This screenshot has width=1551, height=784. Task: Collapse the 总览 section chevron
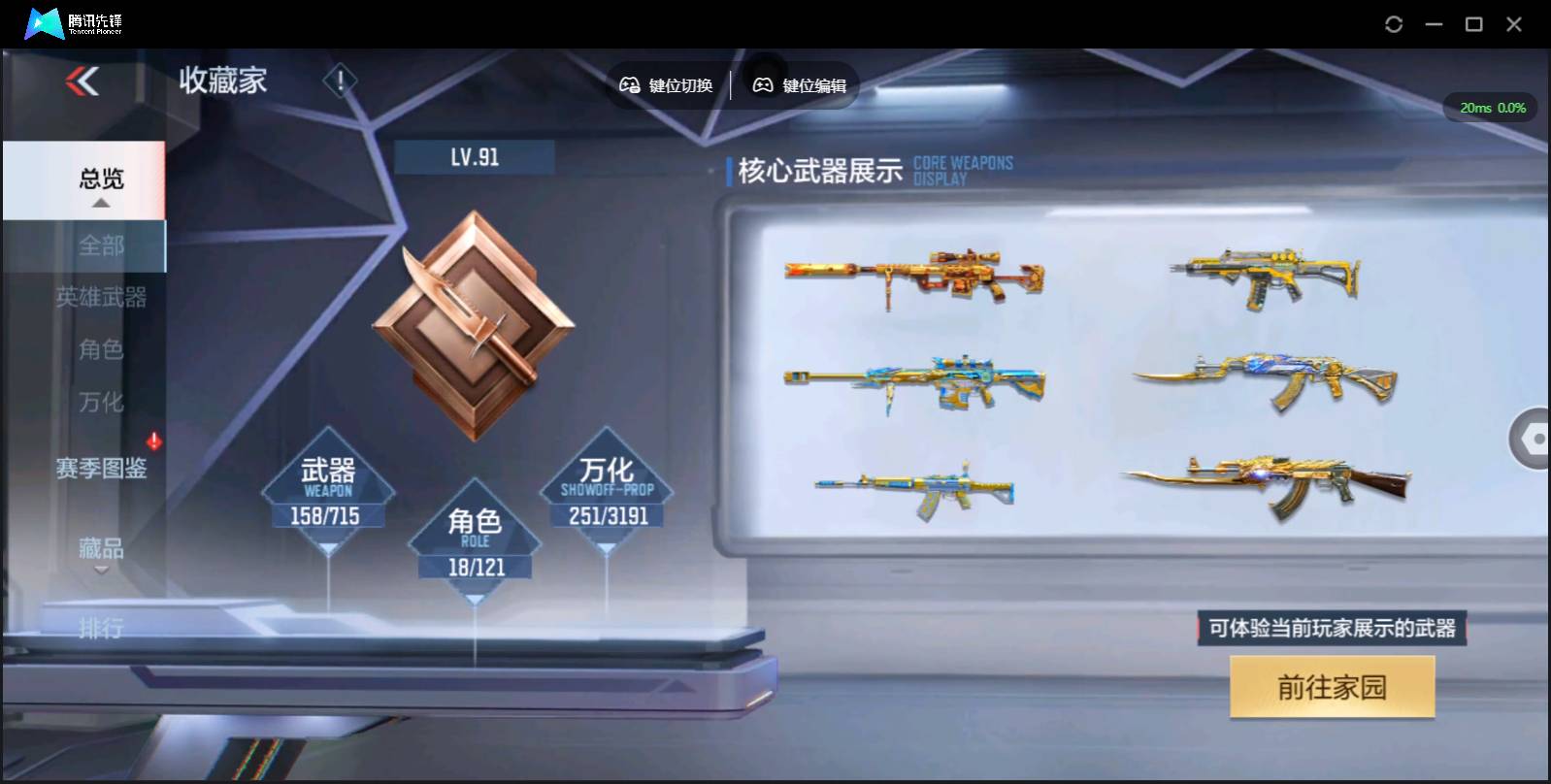click(99, 204)
